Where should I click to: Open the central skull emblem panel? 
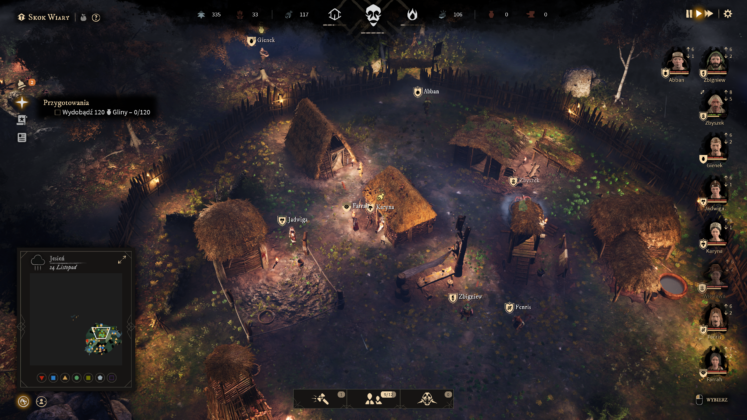pos(373,14)
